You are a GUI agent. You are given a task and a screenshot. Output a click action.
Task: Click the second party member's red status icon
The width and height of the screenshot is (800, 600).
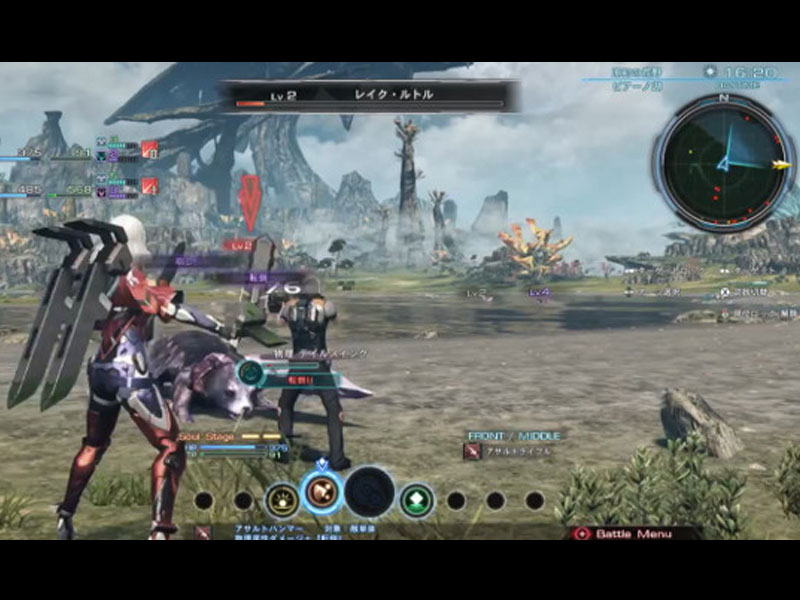[x=149, y=185]
